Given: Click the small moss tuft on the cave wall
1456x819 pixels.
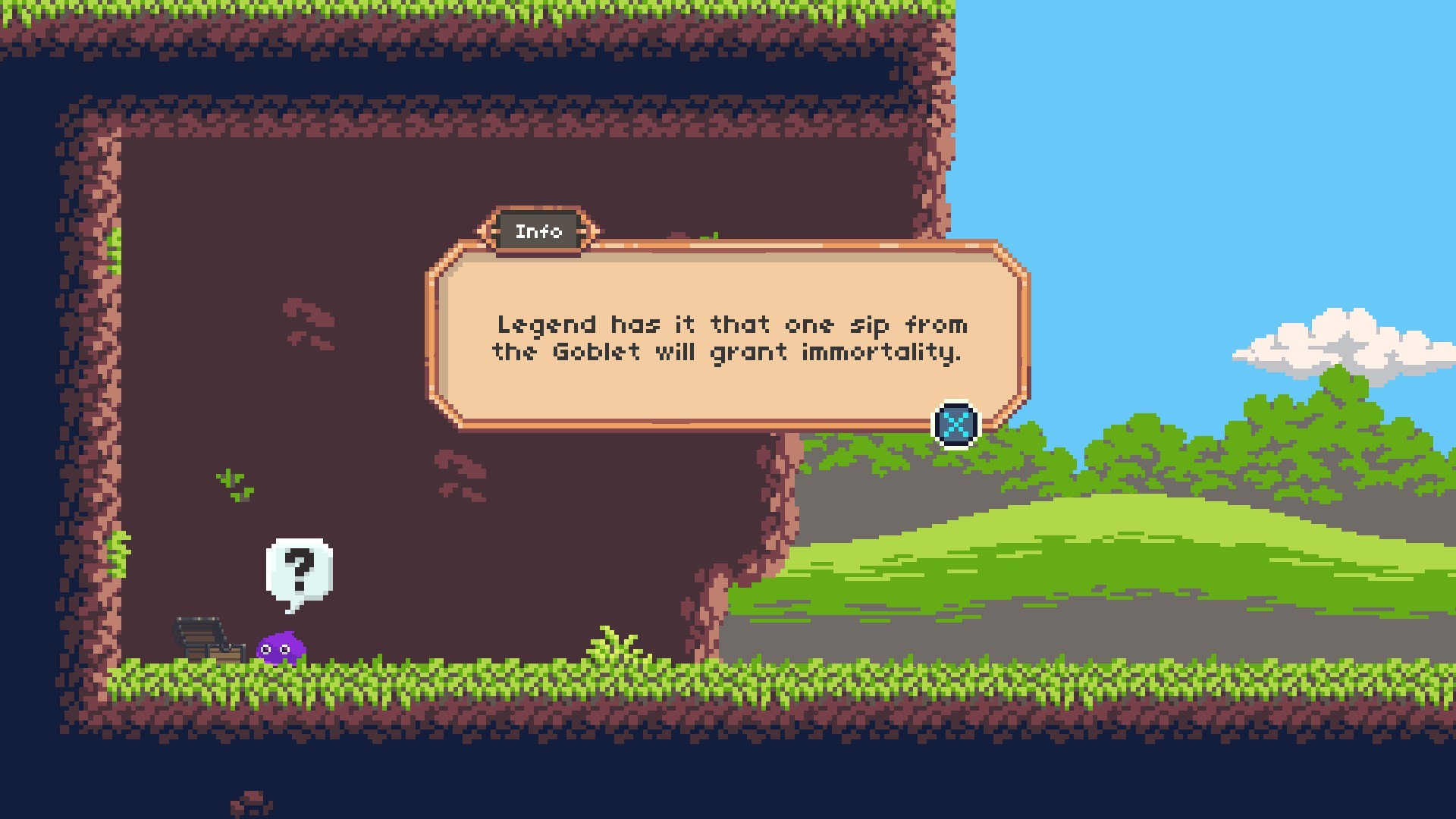Looking at the screenshot, I should [233, 484].
